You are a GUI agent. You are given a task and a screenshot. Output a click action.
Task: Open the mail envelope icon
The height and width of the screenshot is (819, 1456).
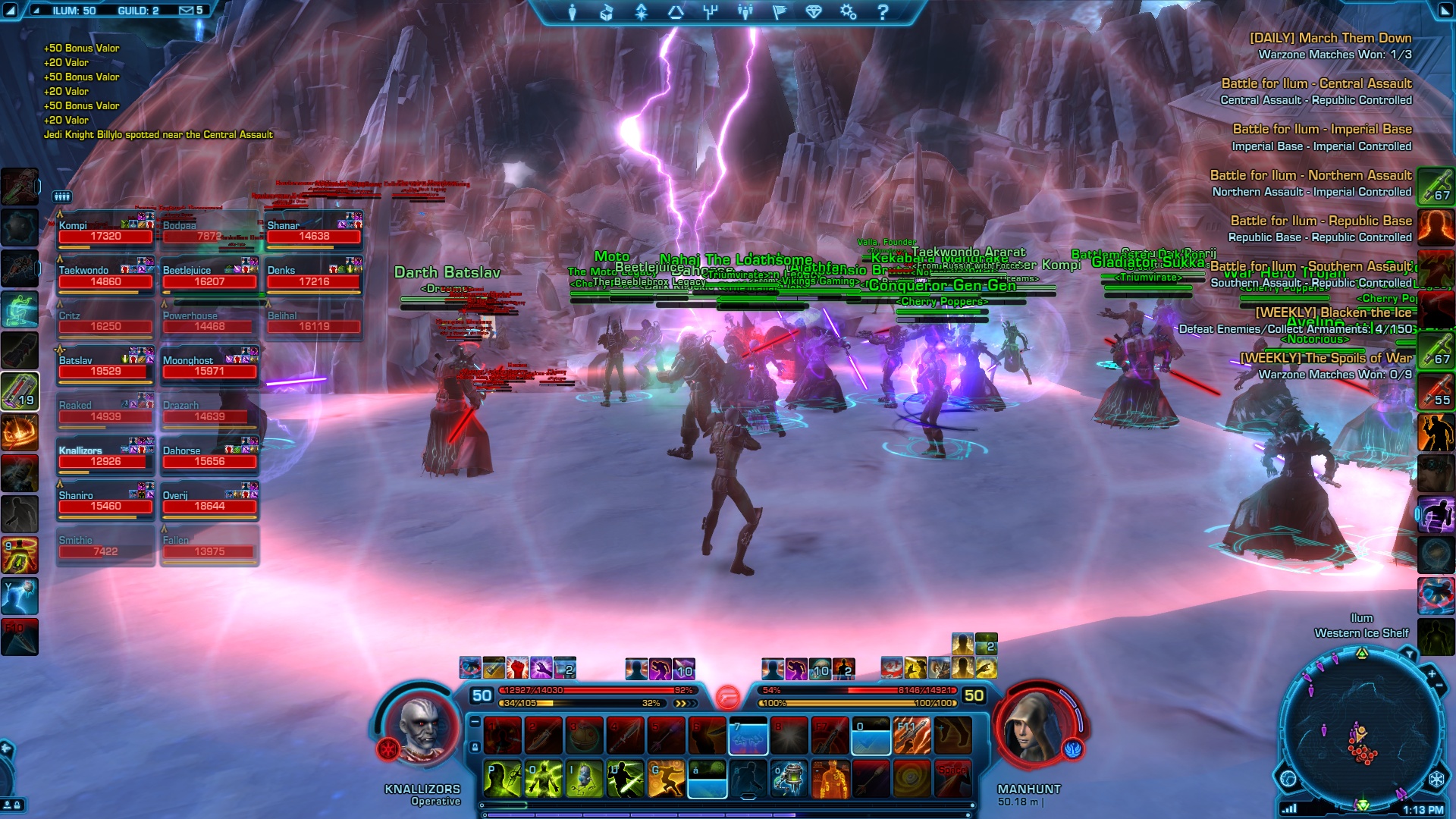pyautogui.click(x=186, y=11)
